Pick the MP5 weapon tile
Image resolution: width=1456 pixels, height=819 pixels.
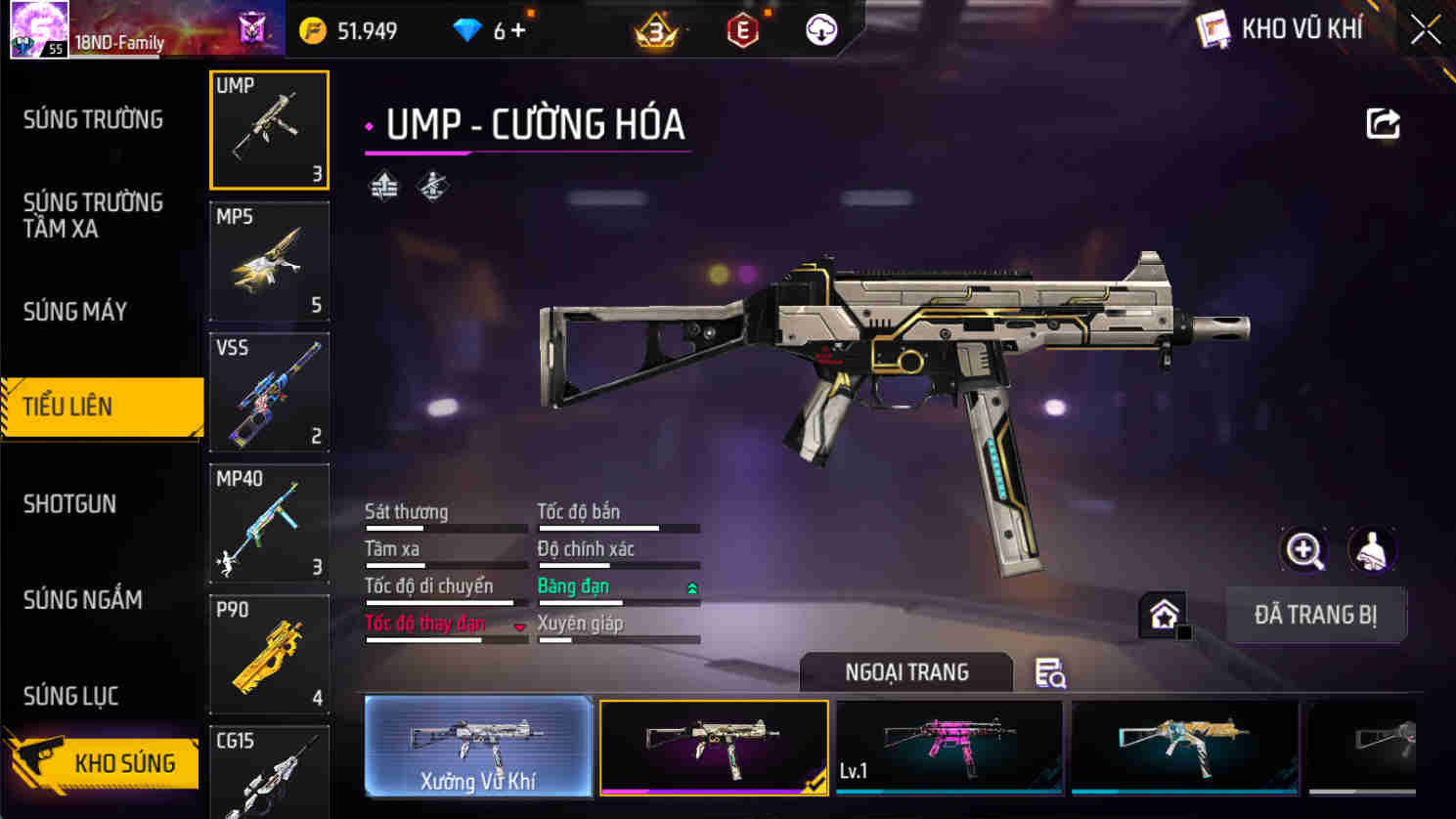click(x=269, y=261)
